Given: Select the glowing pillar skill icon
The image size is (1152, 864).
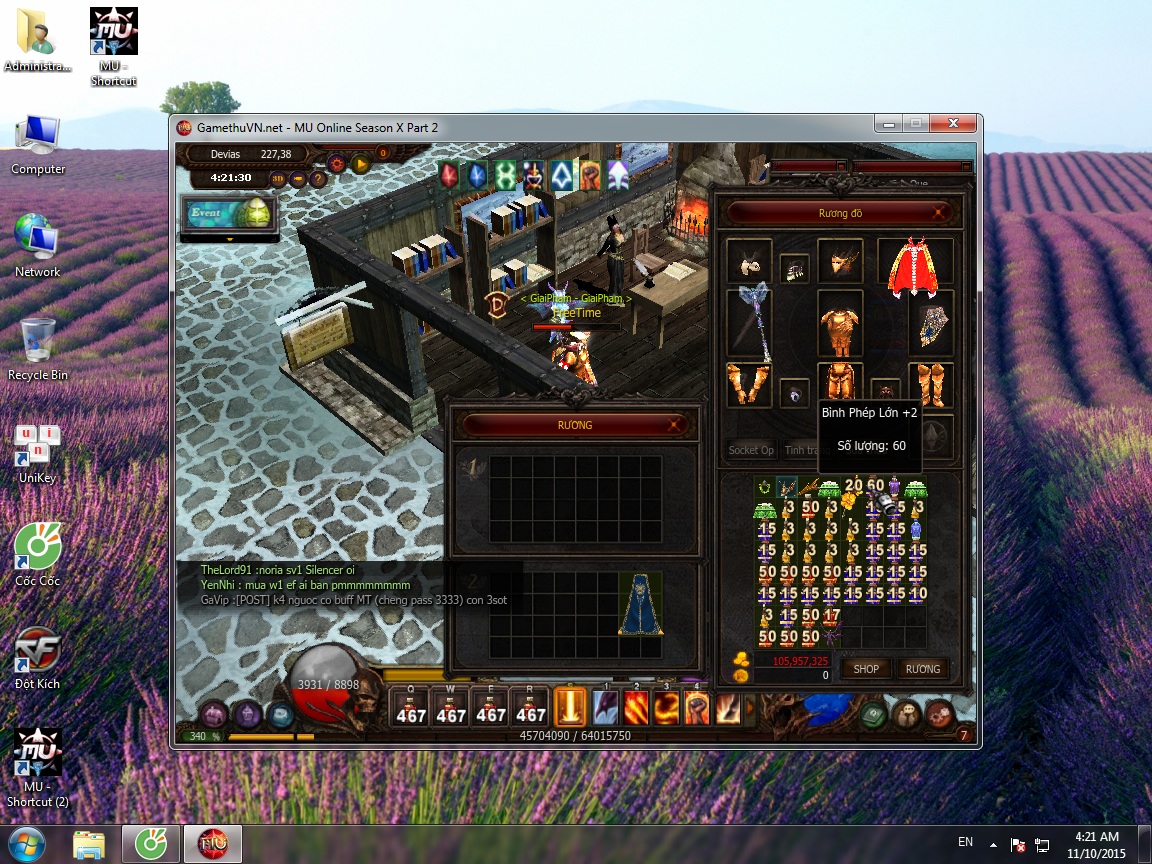Looking at the screenshot, I should pyautogui.click(x=571, y=707).
